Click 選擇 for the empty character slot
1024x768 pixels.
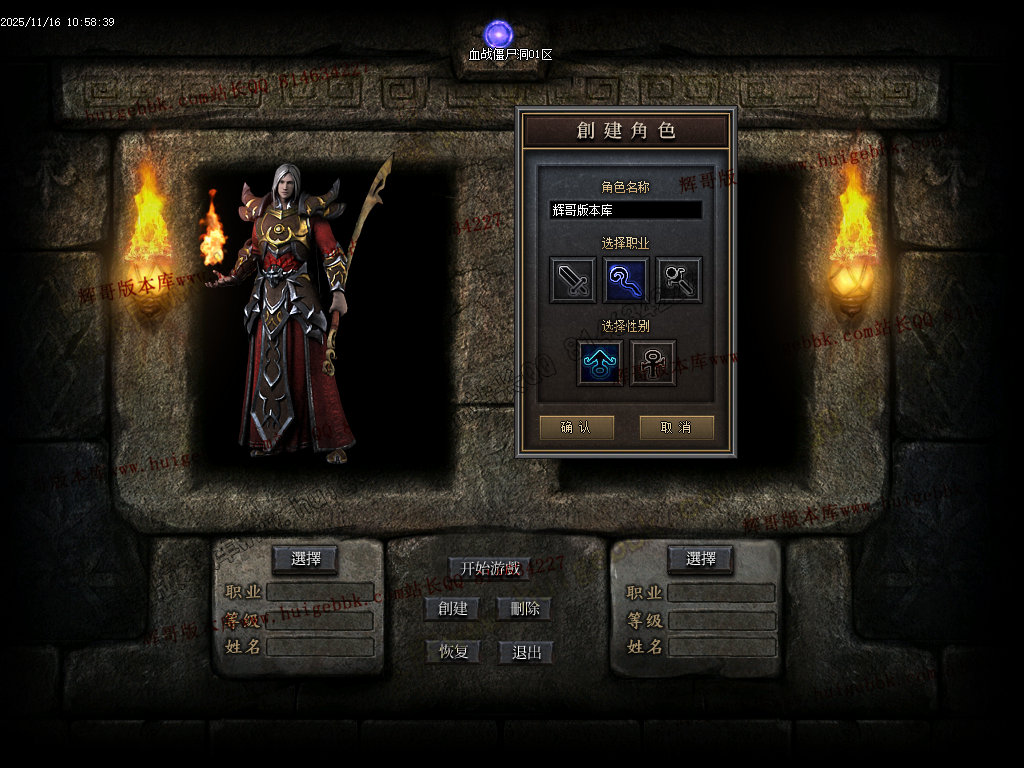701,559
